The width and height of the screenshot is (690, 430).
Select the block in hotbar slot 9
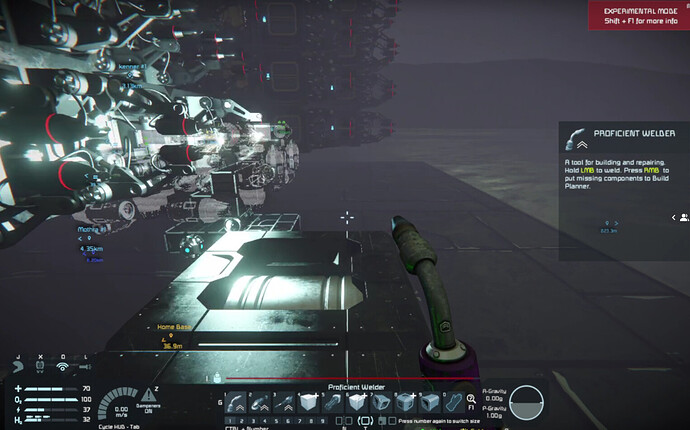click(430, 402)
